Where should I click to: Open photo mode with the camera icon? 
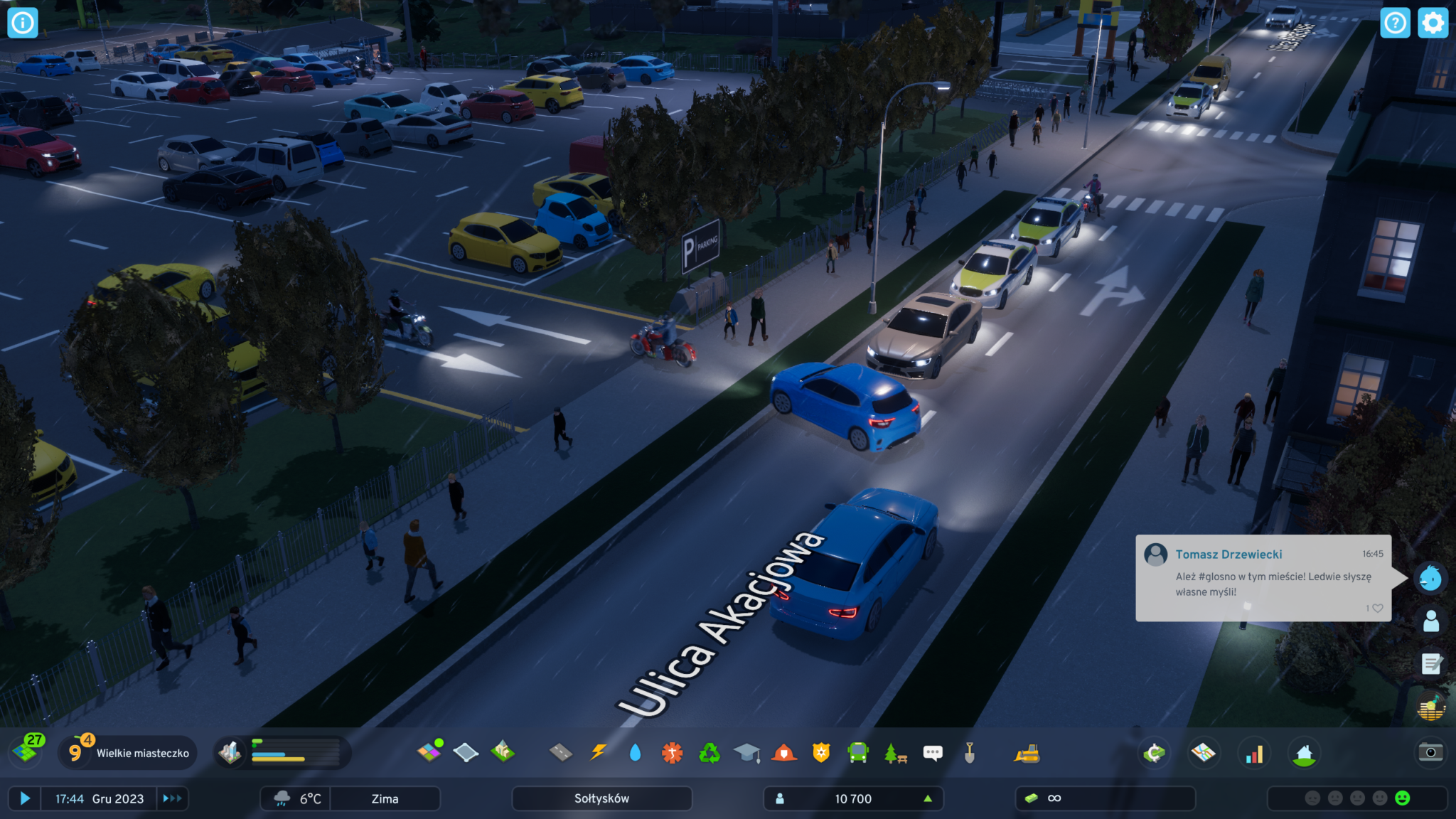click(1430, 752)
